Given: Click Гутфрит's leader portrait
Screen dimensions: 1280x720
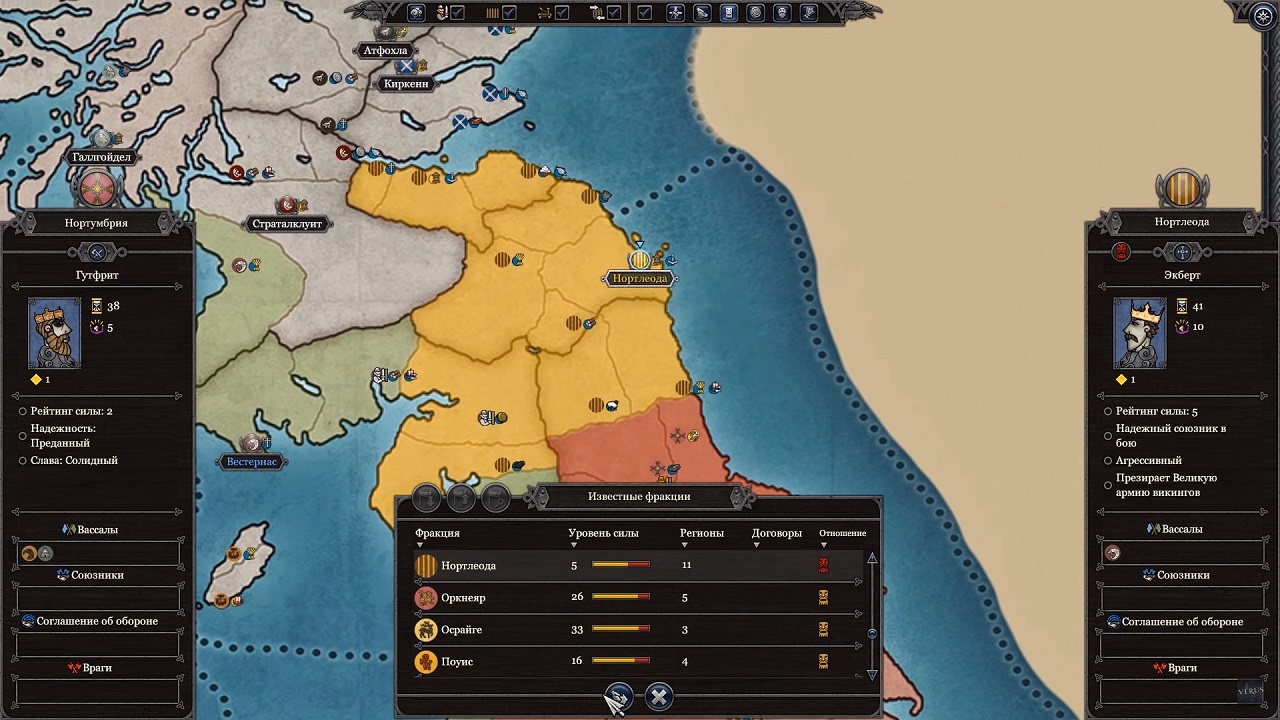Looking at the screenshot, I should [54, 332].
